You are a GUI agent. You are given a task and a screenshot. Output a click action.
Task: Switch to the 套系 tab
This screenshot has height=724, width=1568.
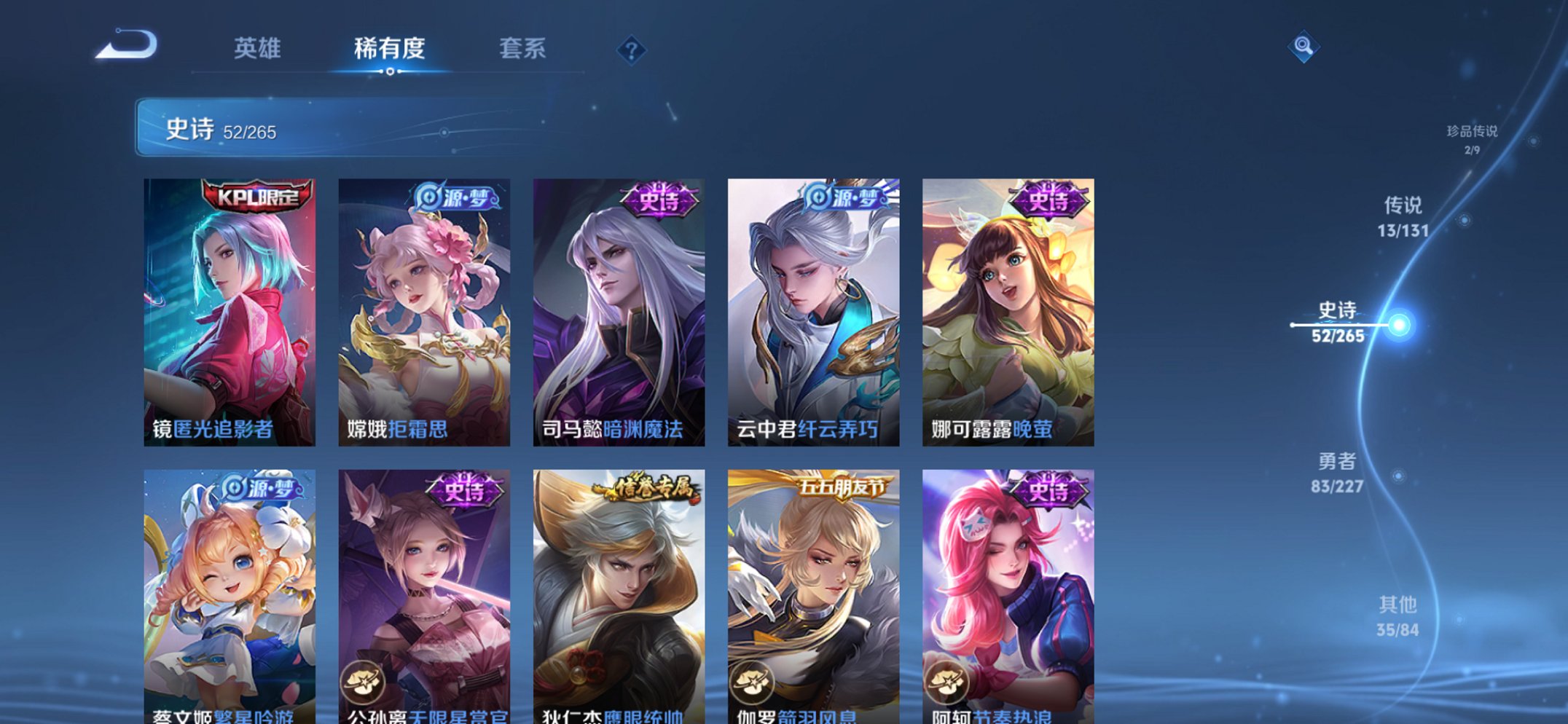[522, 48]
